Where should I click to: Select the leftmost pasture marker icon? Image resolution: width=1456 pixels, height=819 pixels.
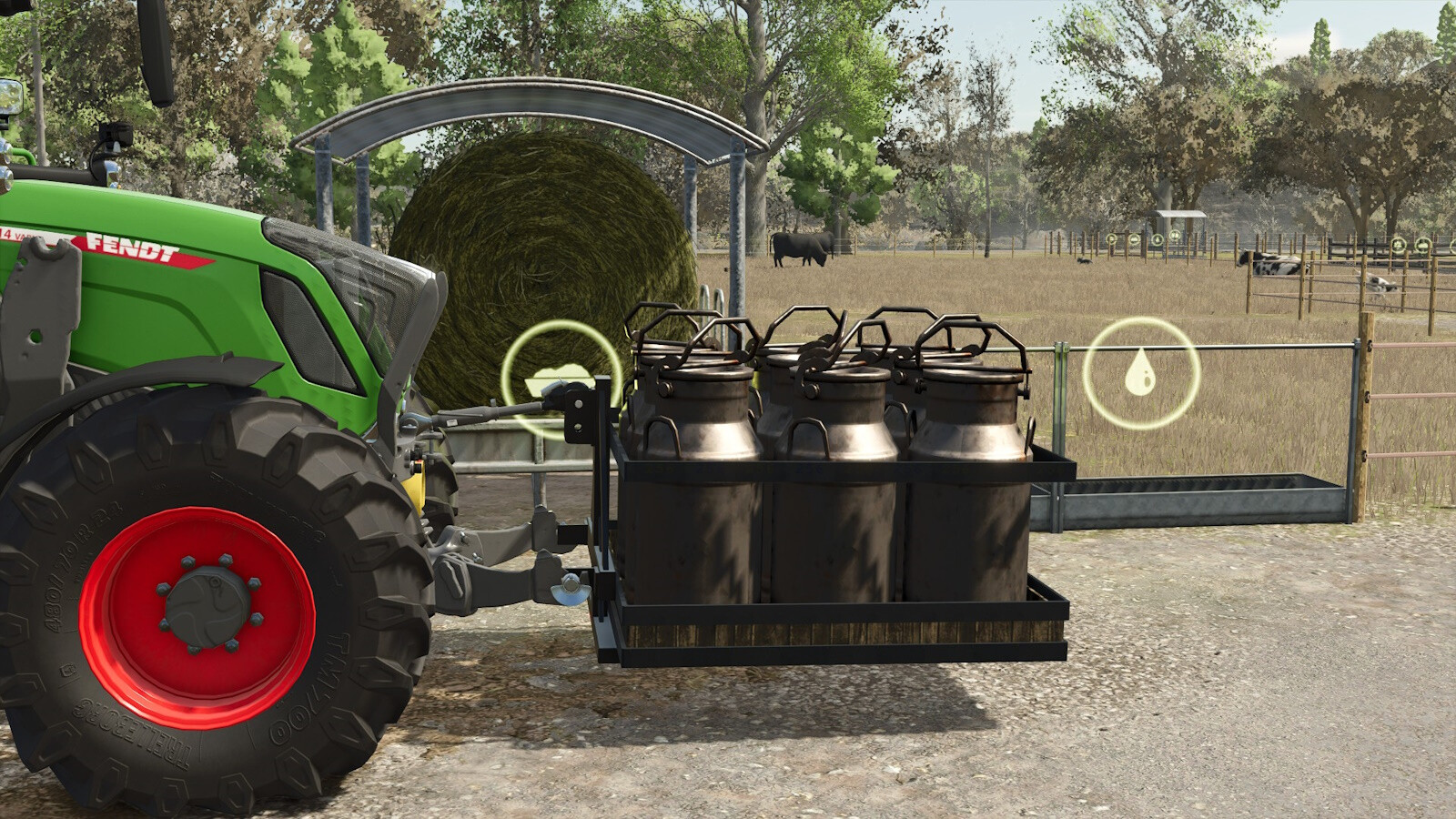[x=1111, y=239]
